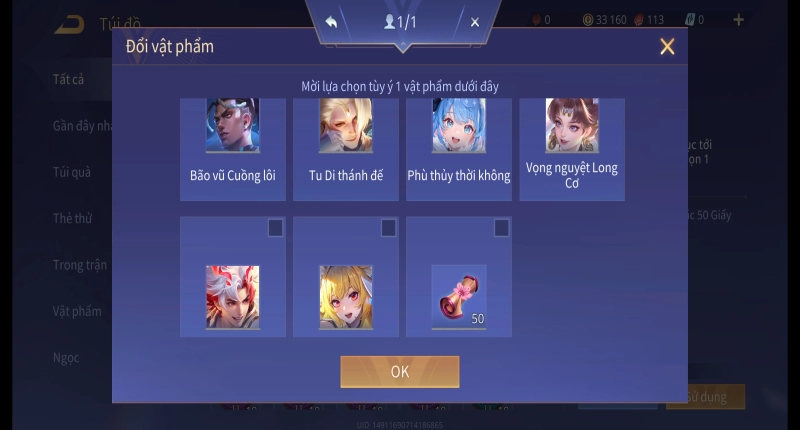Tap the plus icon to add currency
This screenshot has width=800, height=430.
pos(739,20)
